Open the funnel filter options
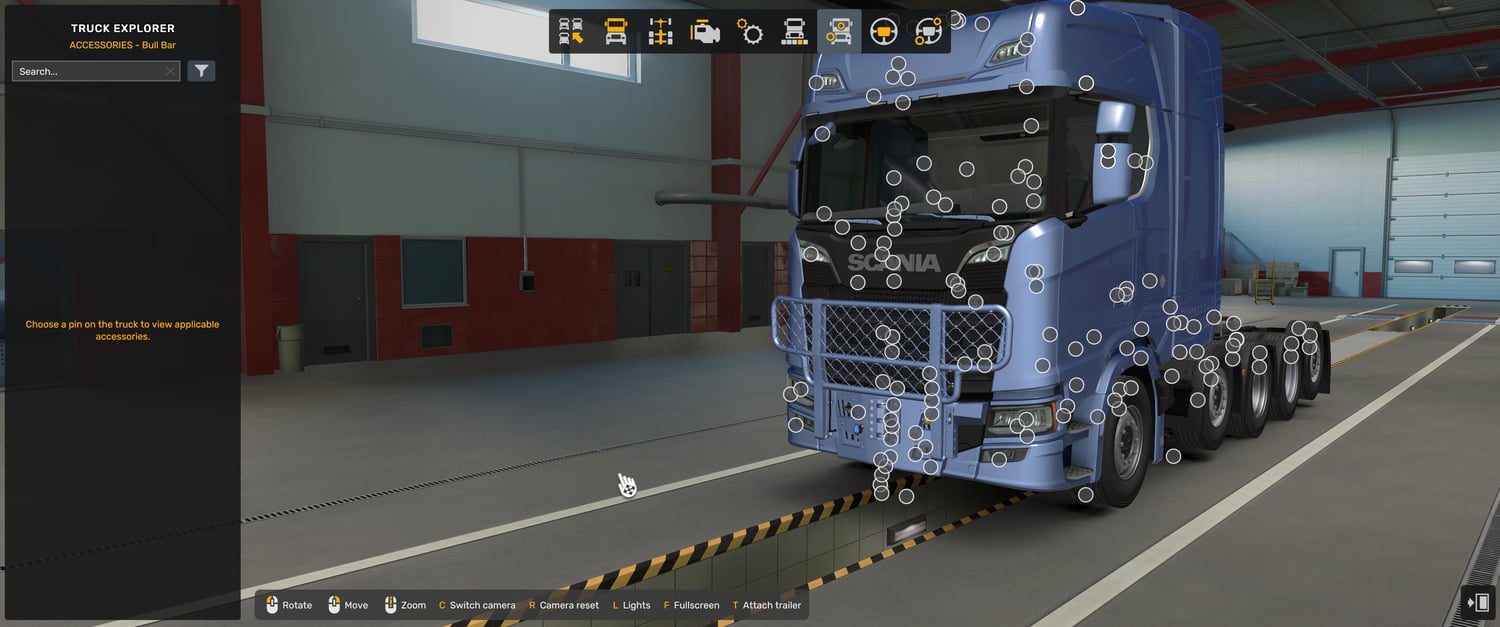 201,71
